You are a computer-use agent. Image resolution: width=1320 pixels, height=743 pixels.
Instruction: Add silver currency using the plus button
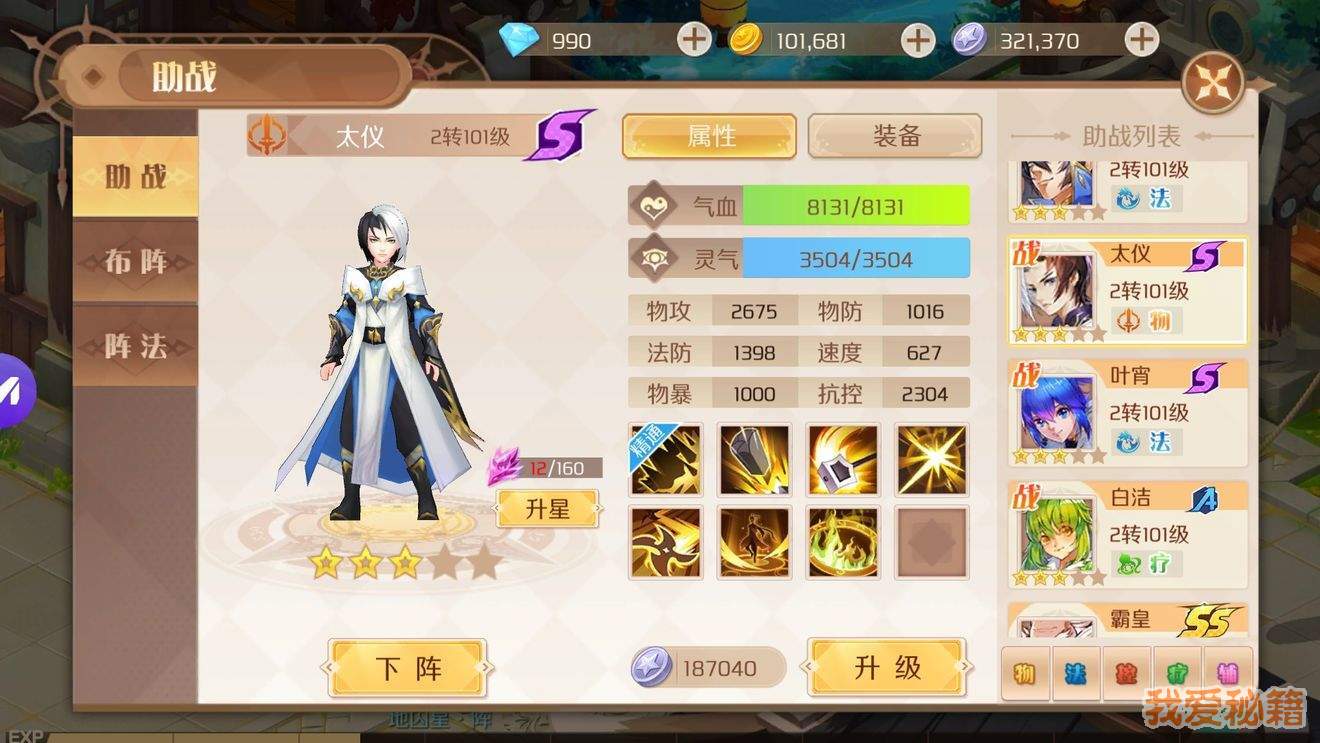(1141, 40)
